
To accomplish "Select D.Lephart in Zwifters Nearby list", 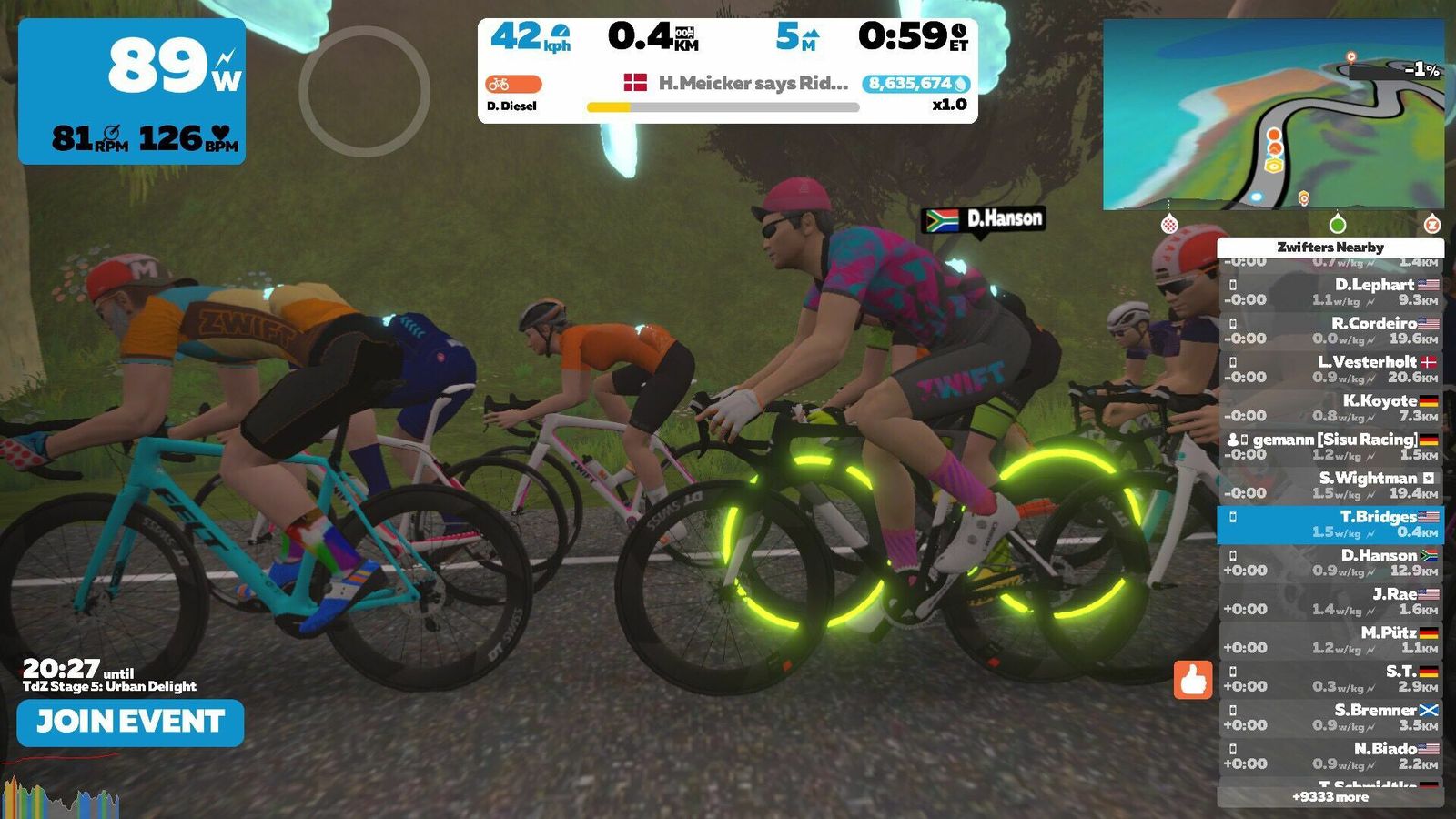I will tap(1330, 292).
